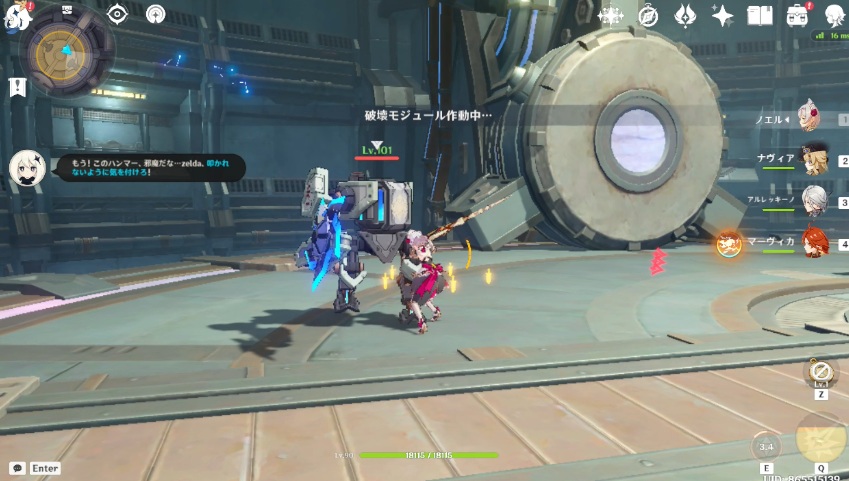The height and width of the screenshot is (481, 849).
Task: Open the chat speech bubble
Action: [x=17, y=467]
